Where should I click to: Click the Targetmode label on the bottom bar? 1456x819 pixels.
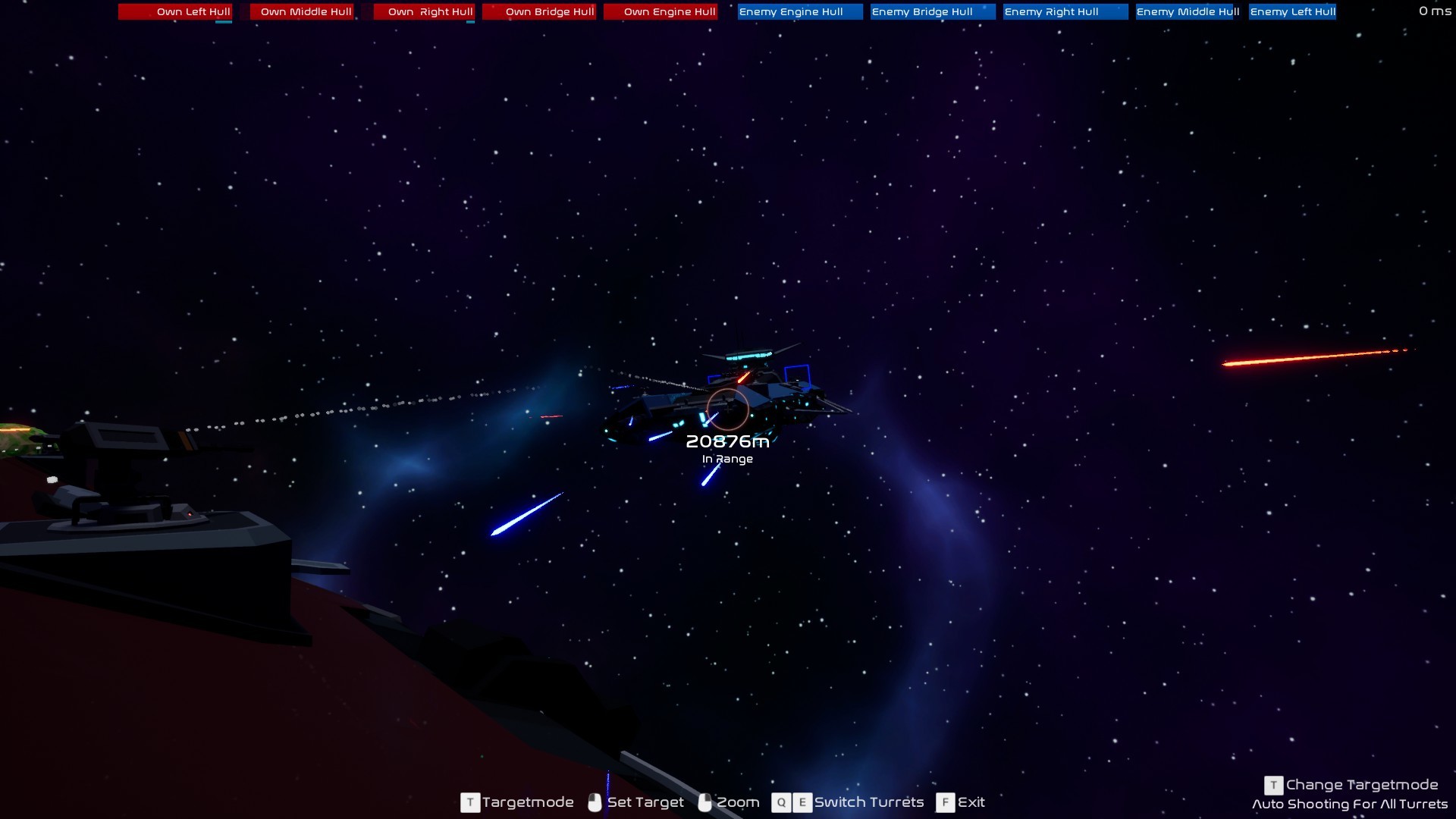click(x=528, y=802)
